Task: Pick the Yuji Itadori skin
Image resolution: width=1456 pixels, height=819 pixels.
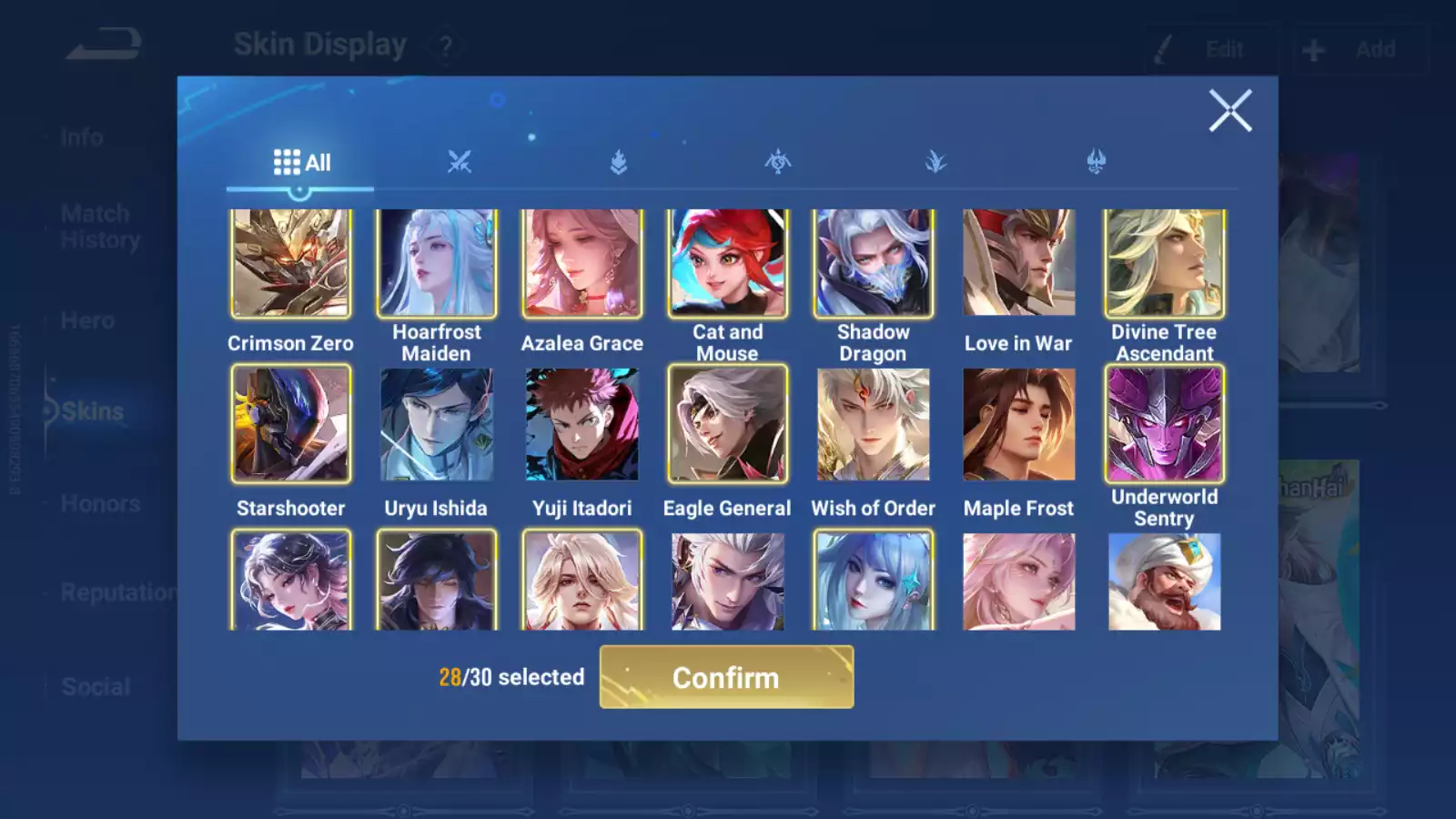Action: [582, 424]
